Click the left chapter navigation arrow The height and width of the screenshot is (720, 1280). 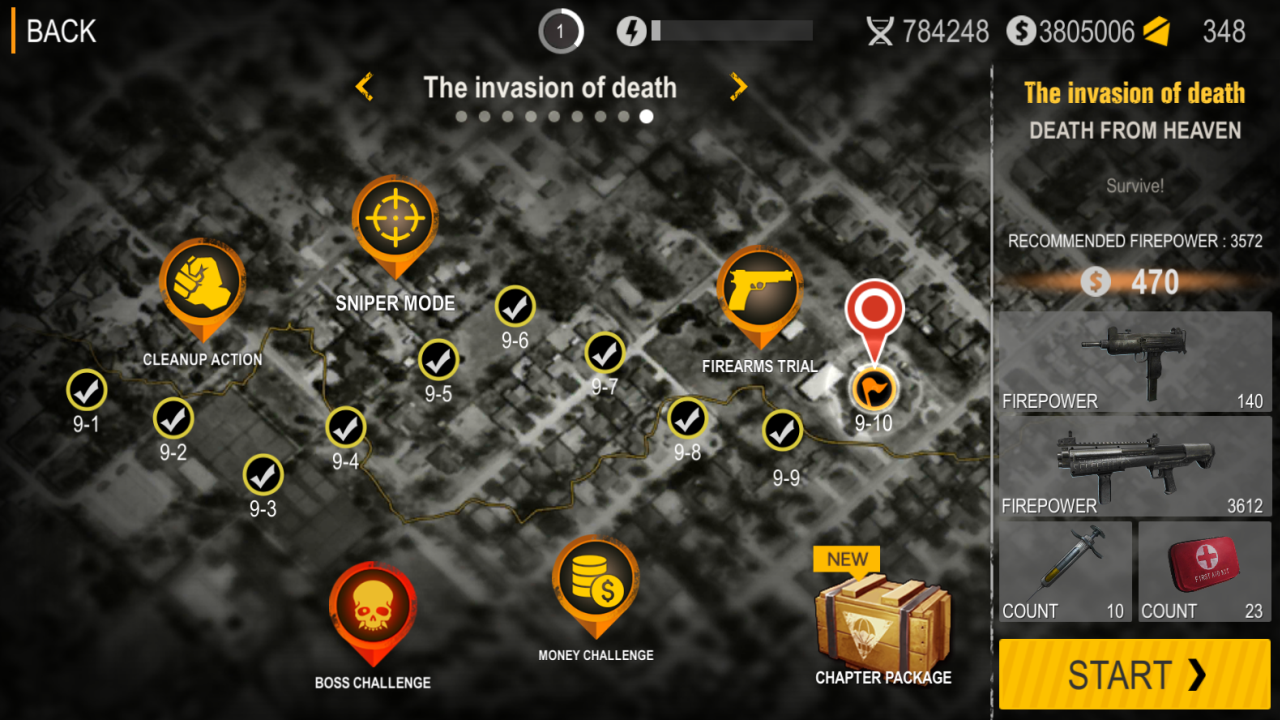[x=364, y=87]
